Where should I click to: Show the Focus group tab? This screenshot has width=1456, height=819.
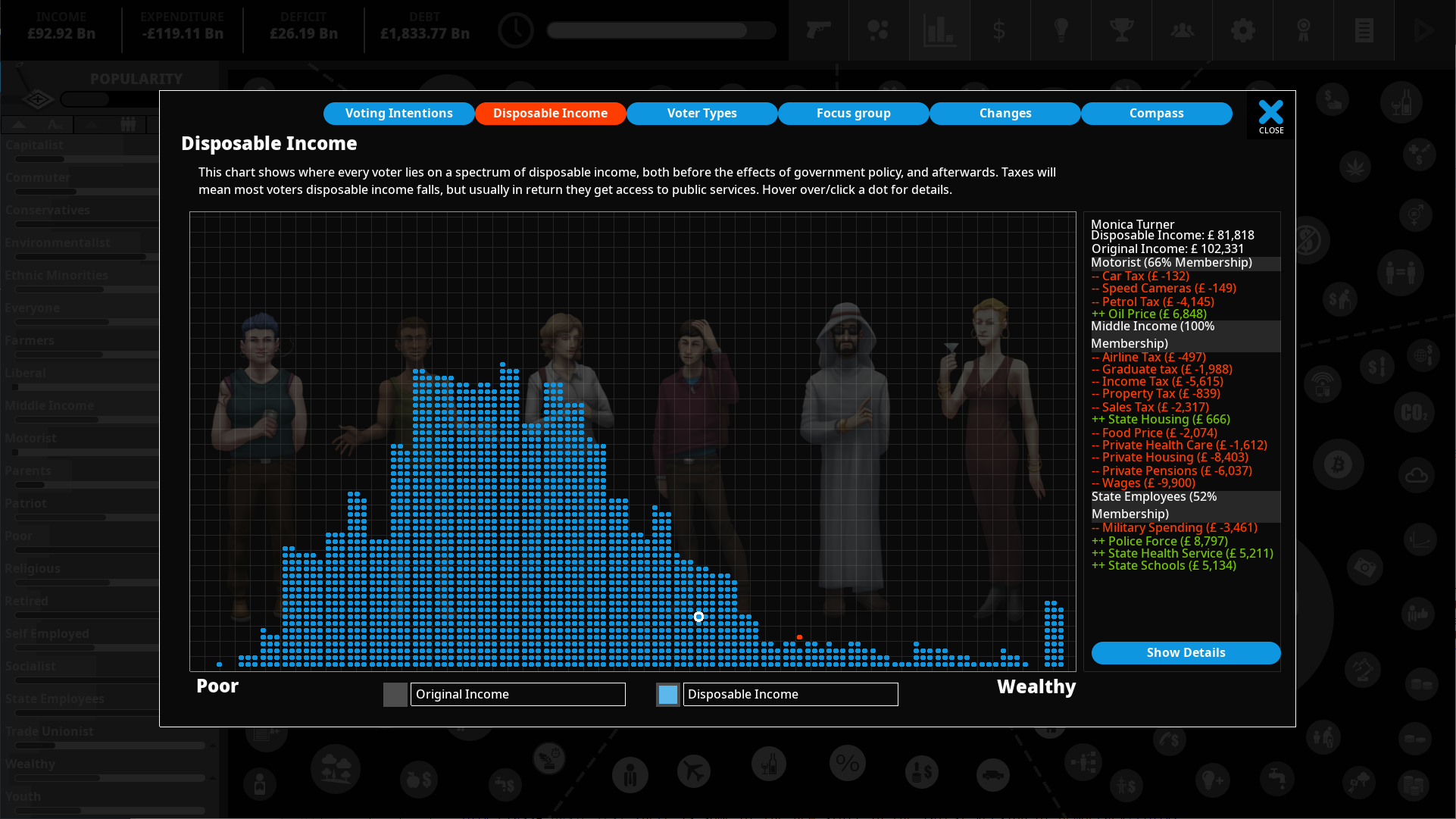[854, 114]
